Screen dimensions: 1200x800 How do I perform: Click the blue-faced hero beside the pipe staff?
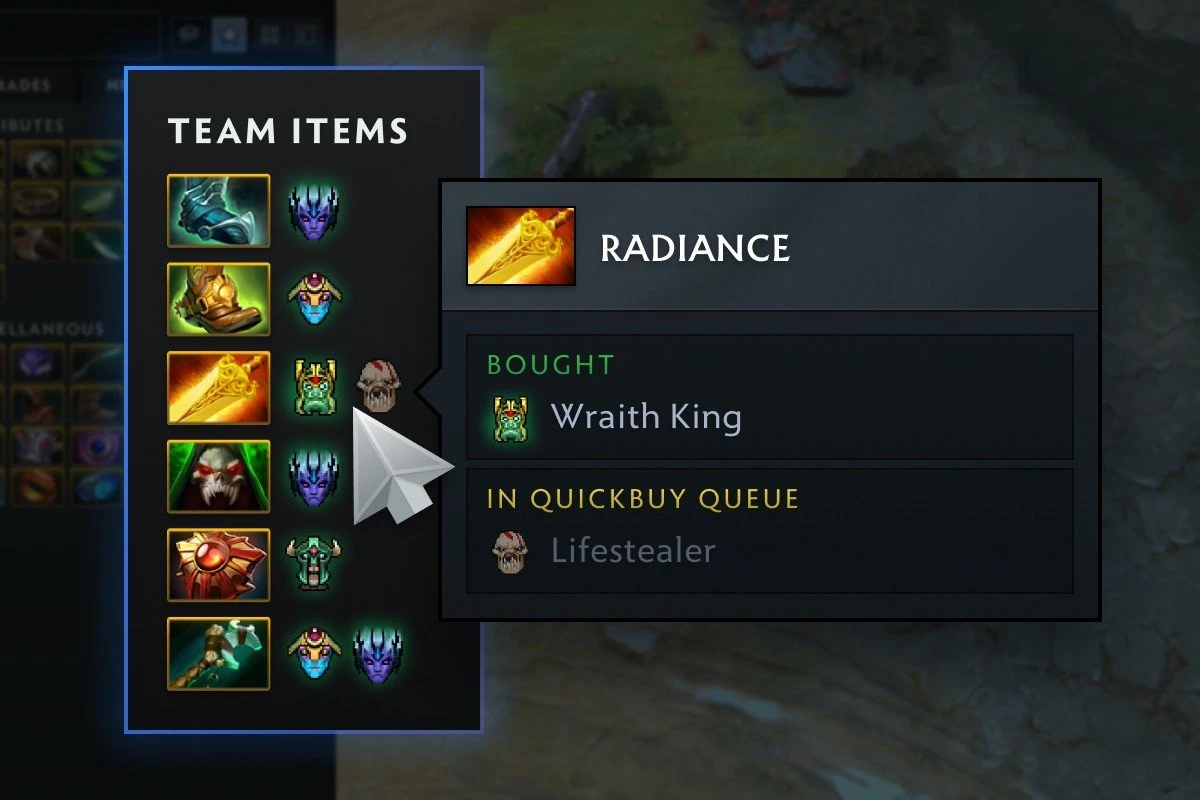315,654
